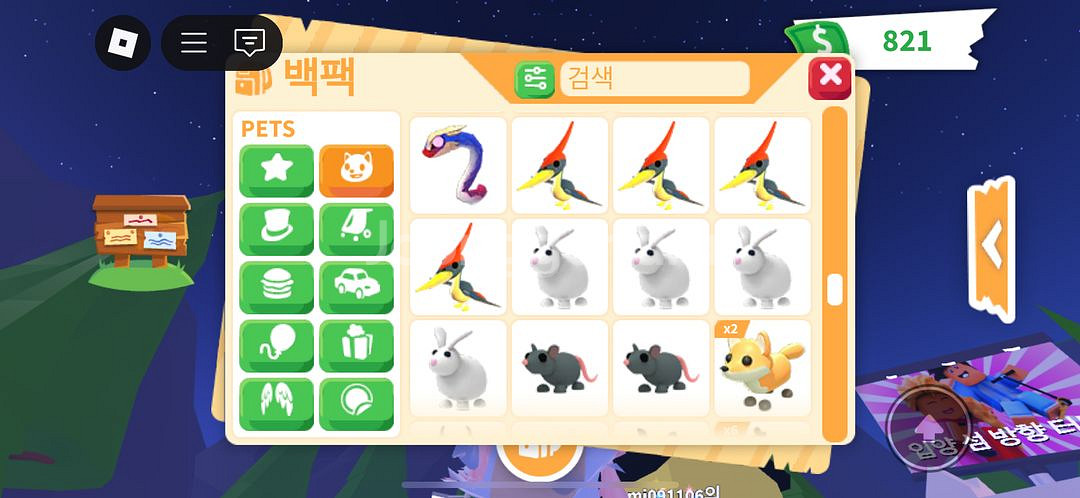The width and height of the screenshot is (1080, 498).
Task: Show the angel wings category
Action: [276, 404]
